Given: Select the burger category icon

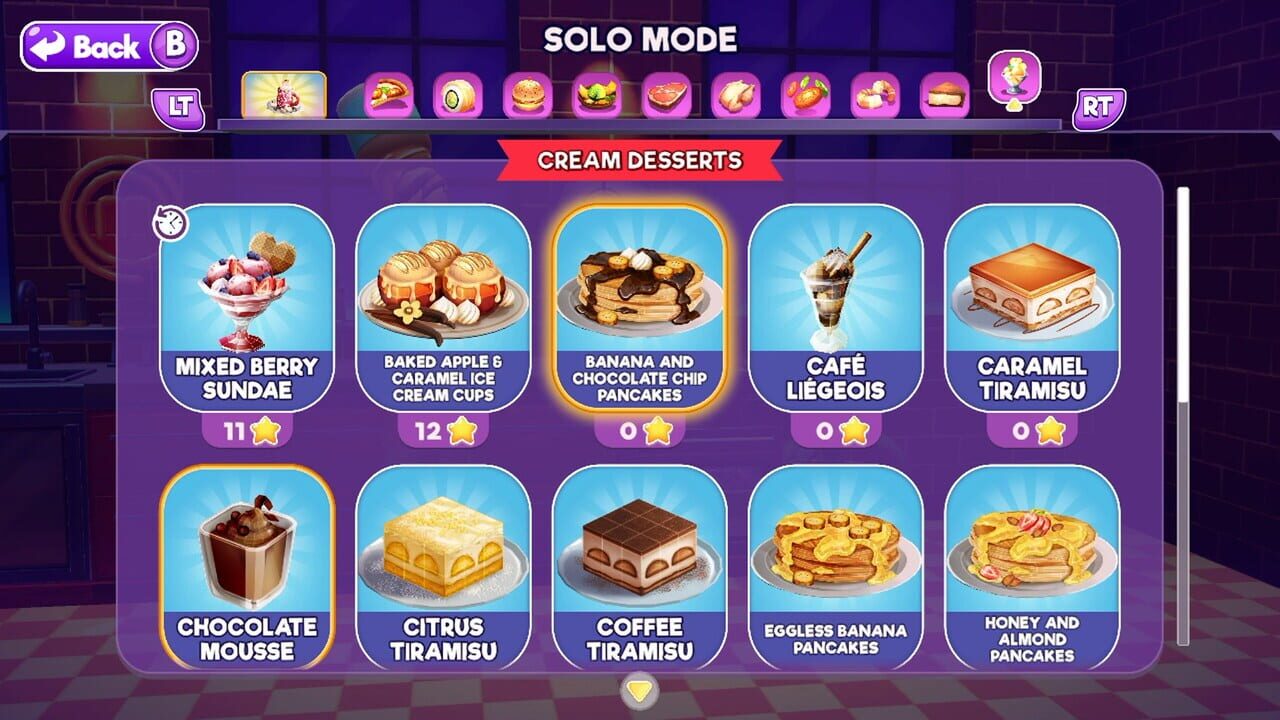Looking at the screenshot, I should coord(526,95).
